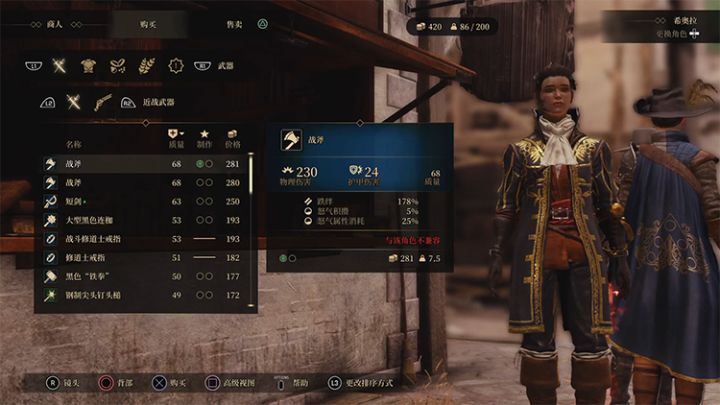Sort items by the 价格 price column

click(x=233, y=139)
